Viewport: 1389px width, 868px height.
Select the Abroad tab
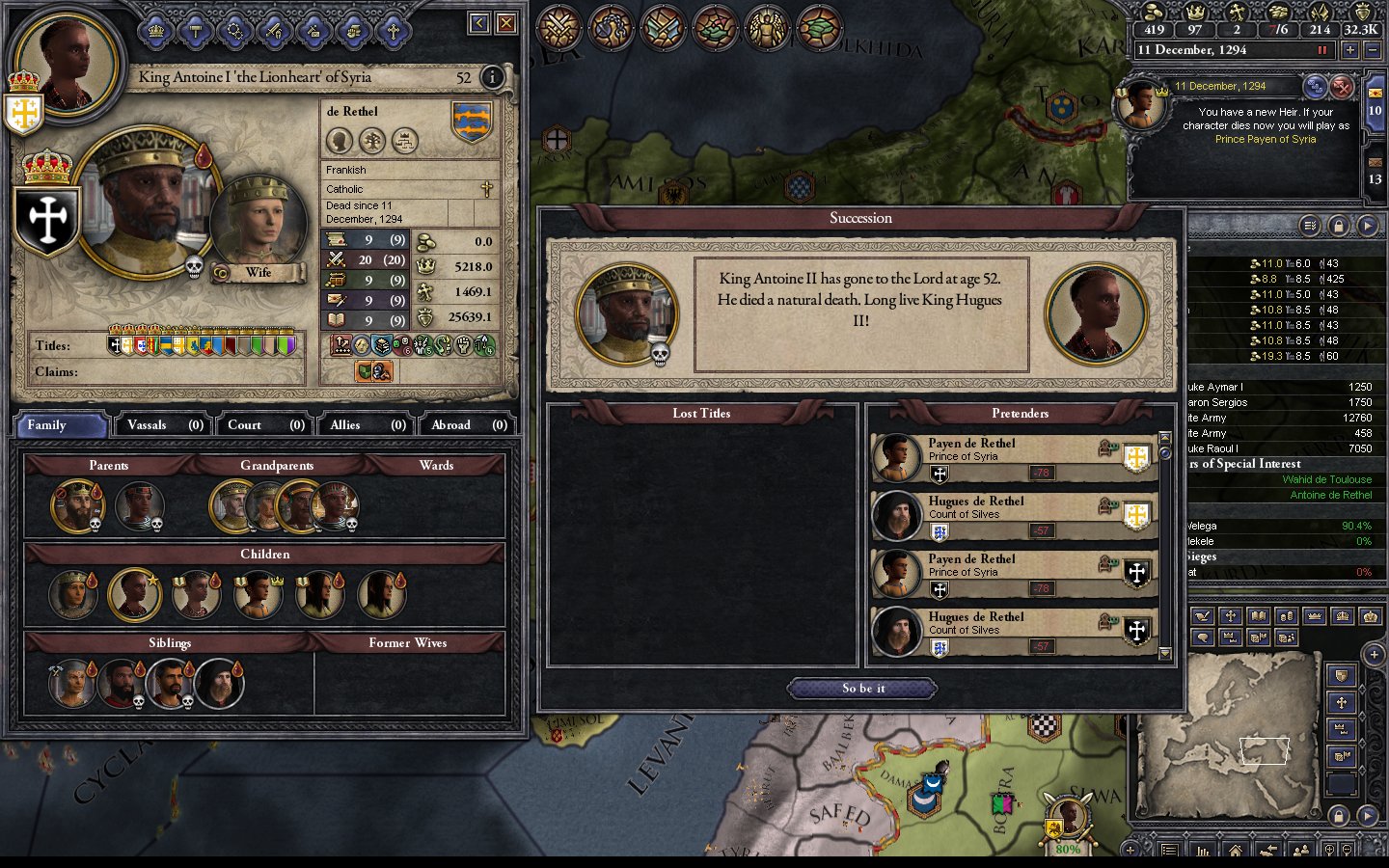[x=469, y=424]
